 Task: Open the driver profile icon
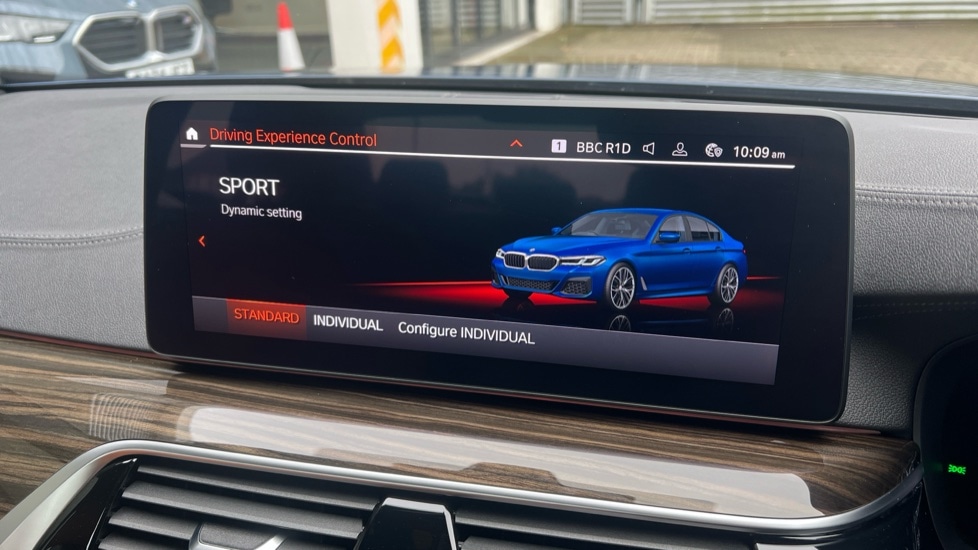click(x=680, y=149)
